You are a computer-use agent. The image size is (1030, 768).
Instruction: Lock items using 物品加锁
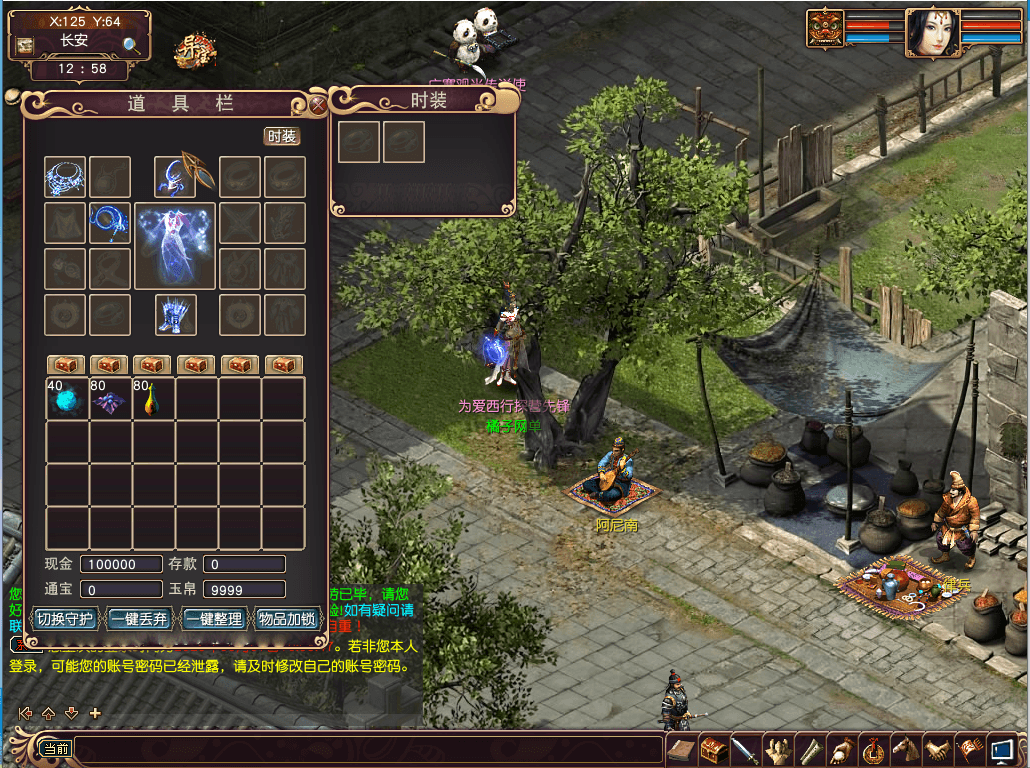pos(286,619)
